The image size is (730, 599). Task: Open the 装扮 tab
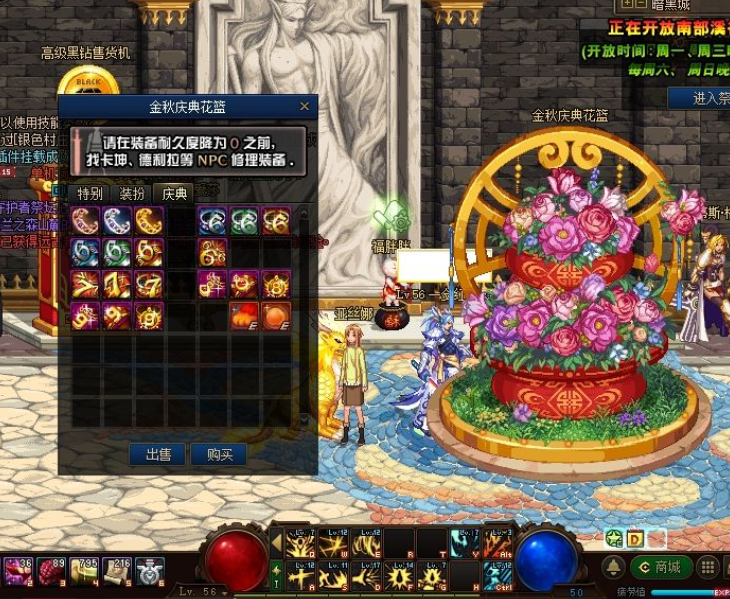[x=132, y=193]
